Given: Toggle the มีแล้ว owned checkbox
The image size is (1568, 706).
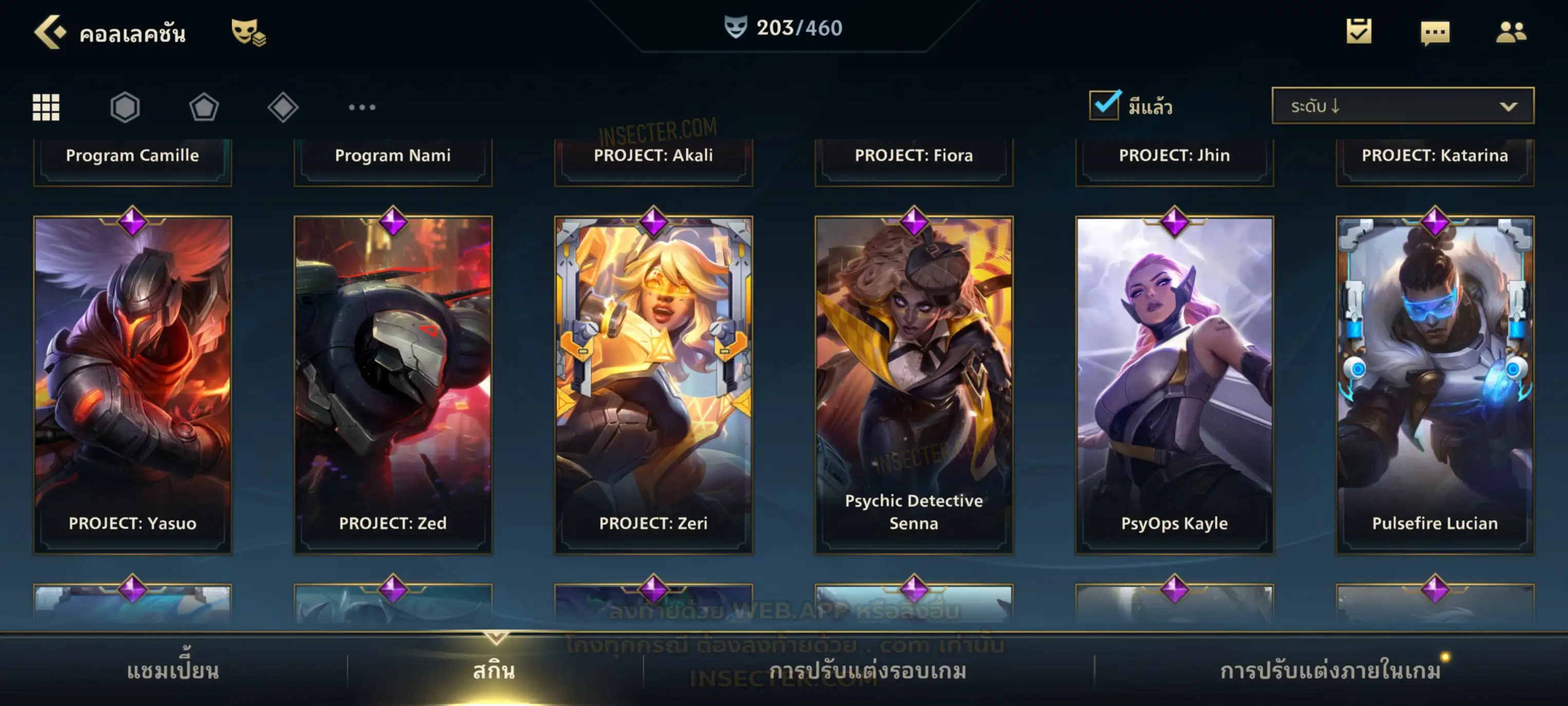Looking at the screenshot, I should click(1103, 105).
